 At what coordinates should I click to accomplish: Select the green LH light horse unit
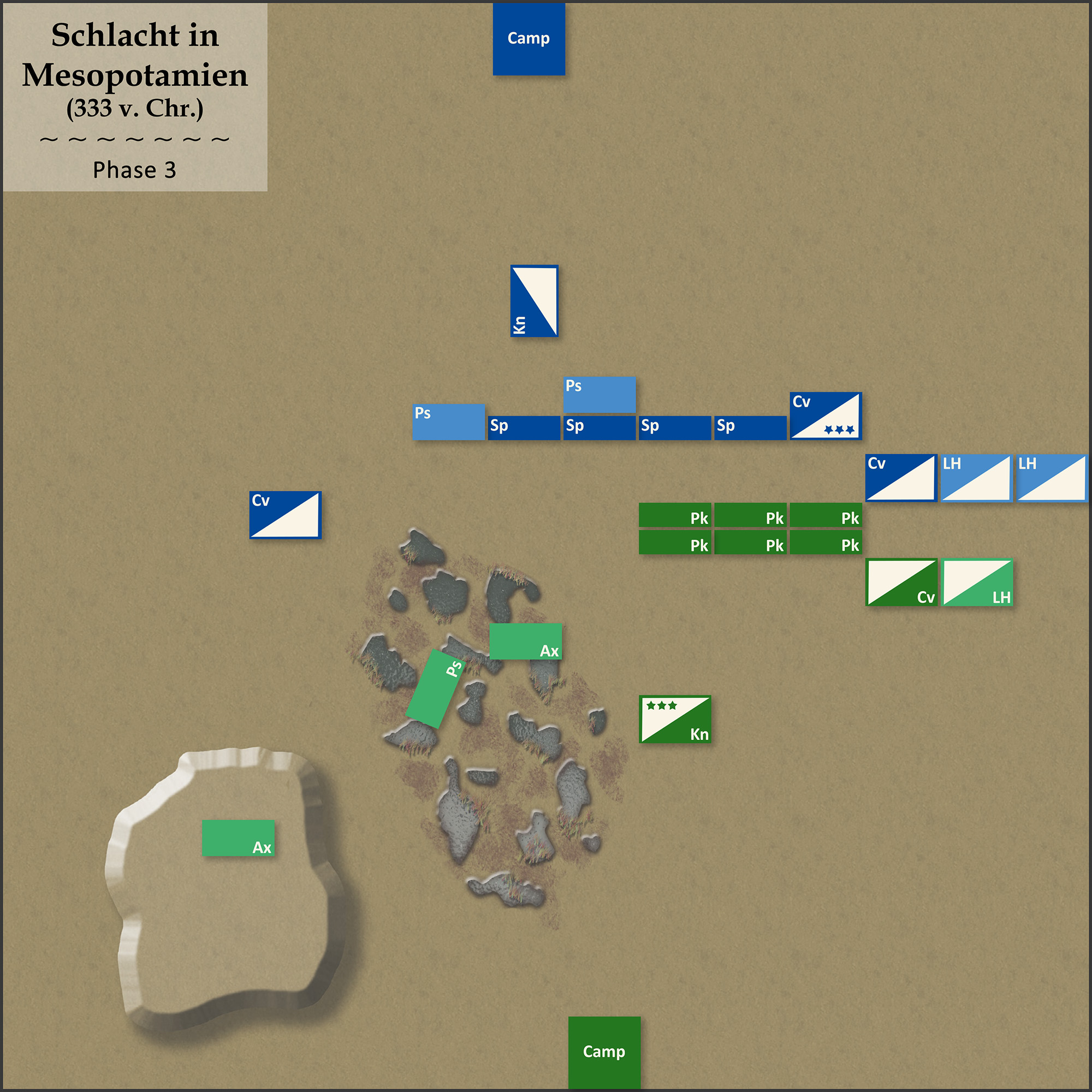click(977, 582)
